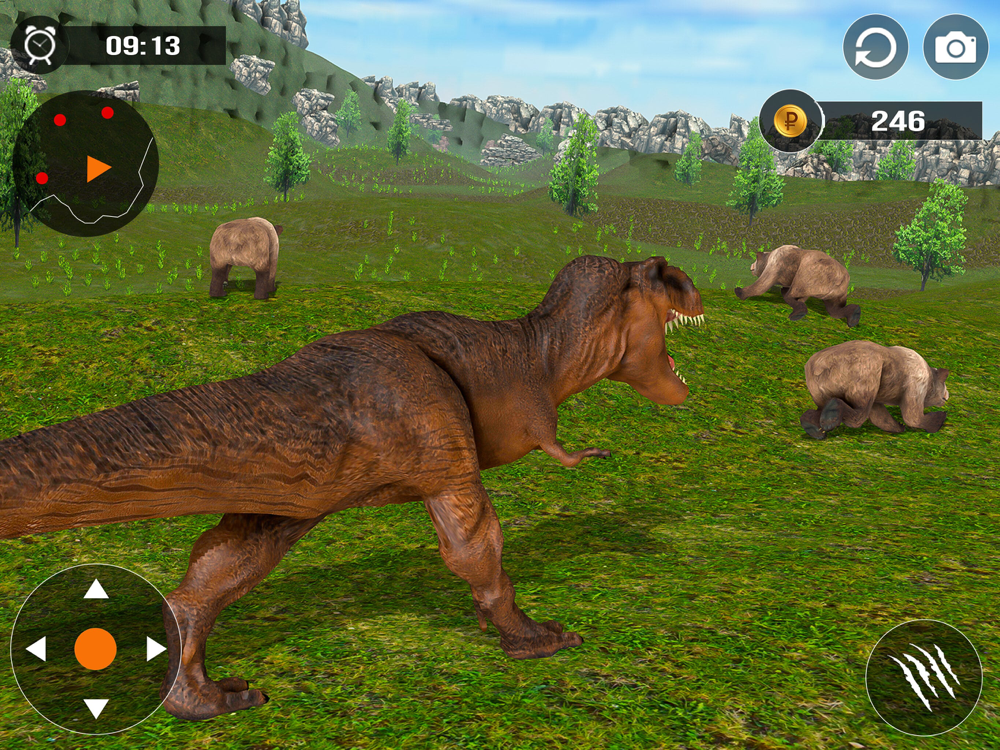Tap the claw attack button
The width and height of the screenshot is (1000, 750).
(x=924, y=677)
